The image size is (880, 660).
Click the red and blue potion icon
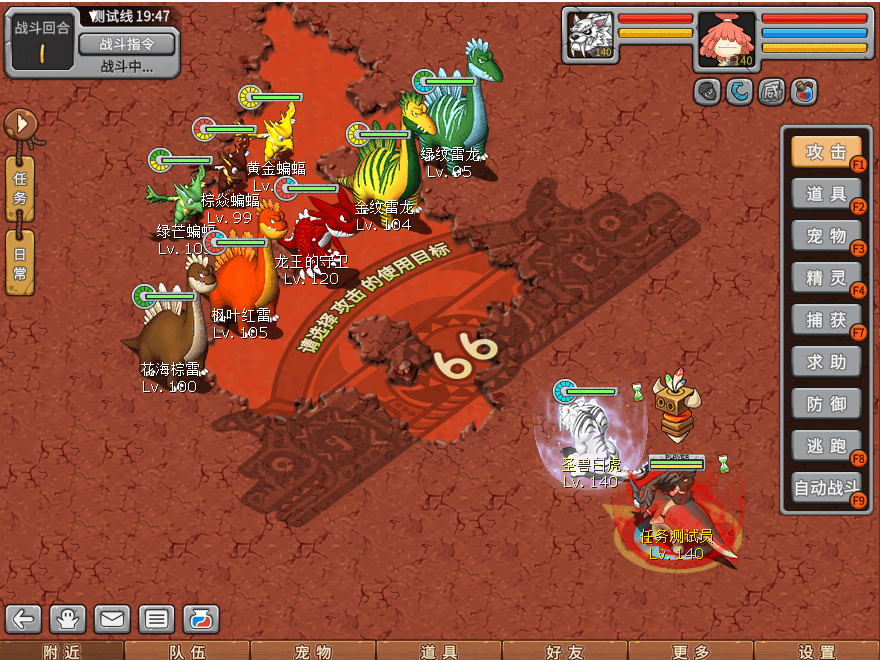[804, 92]
